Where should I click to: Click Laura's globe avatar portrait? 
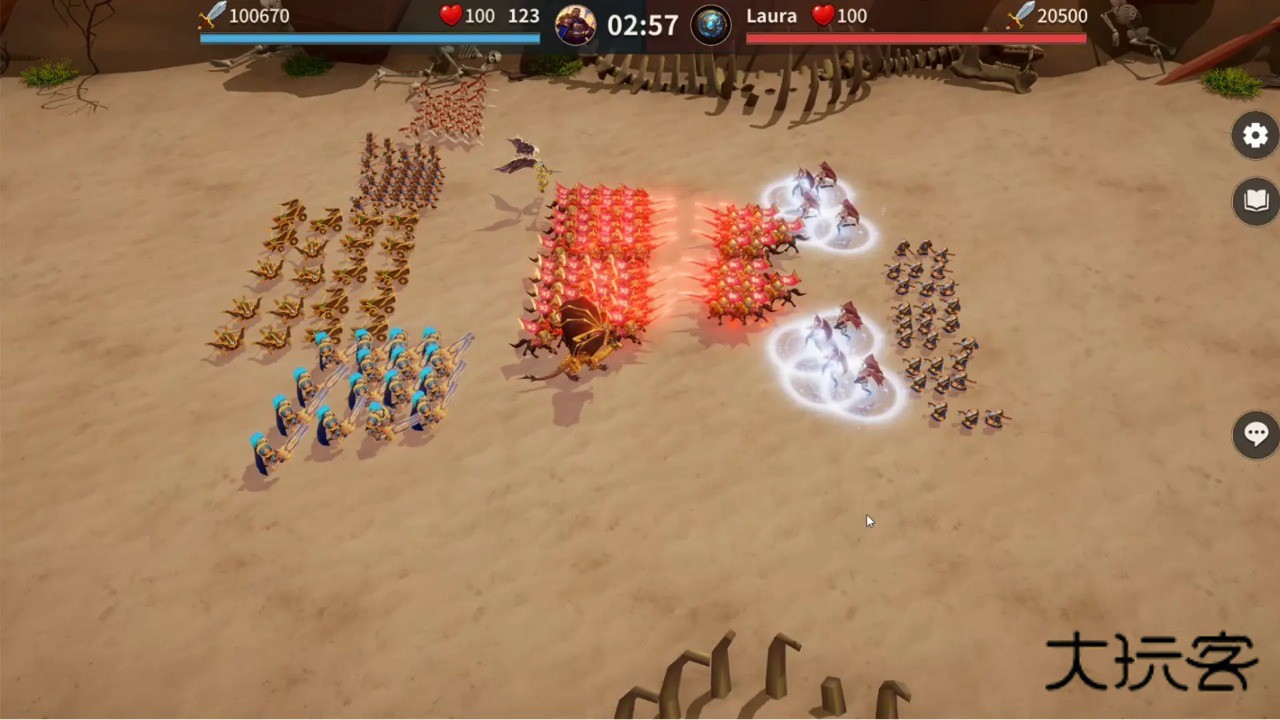(x=711, y=24)
